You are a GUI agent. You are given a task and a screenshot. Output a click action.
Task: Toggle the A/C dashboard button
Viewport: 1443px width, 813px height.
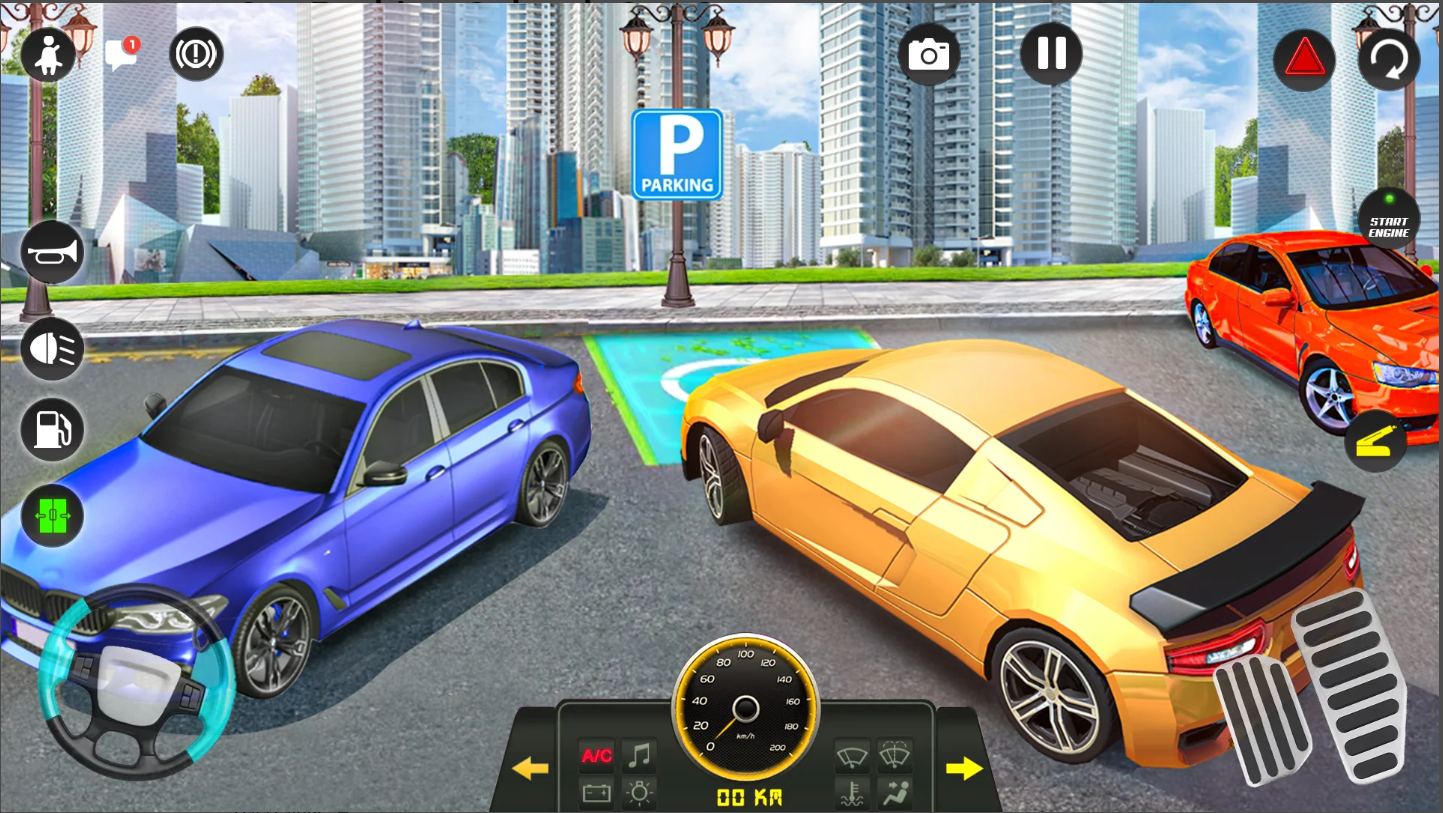[597, 755]
